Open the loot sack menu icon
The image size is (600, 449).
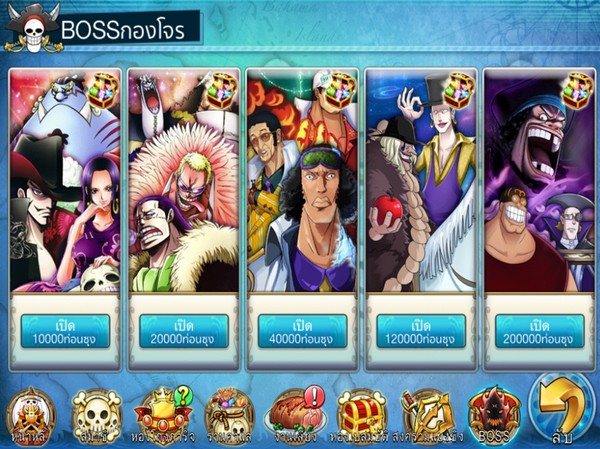click(x=230, y=413)
